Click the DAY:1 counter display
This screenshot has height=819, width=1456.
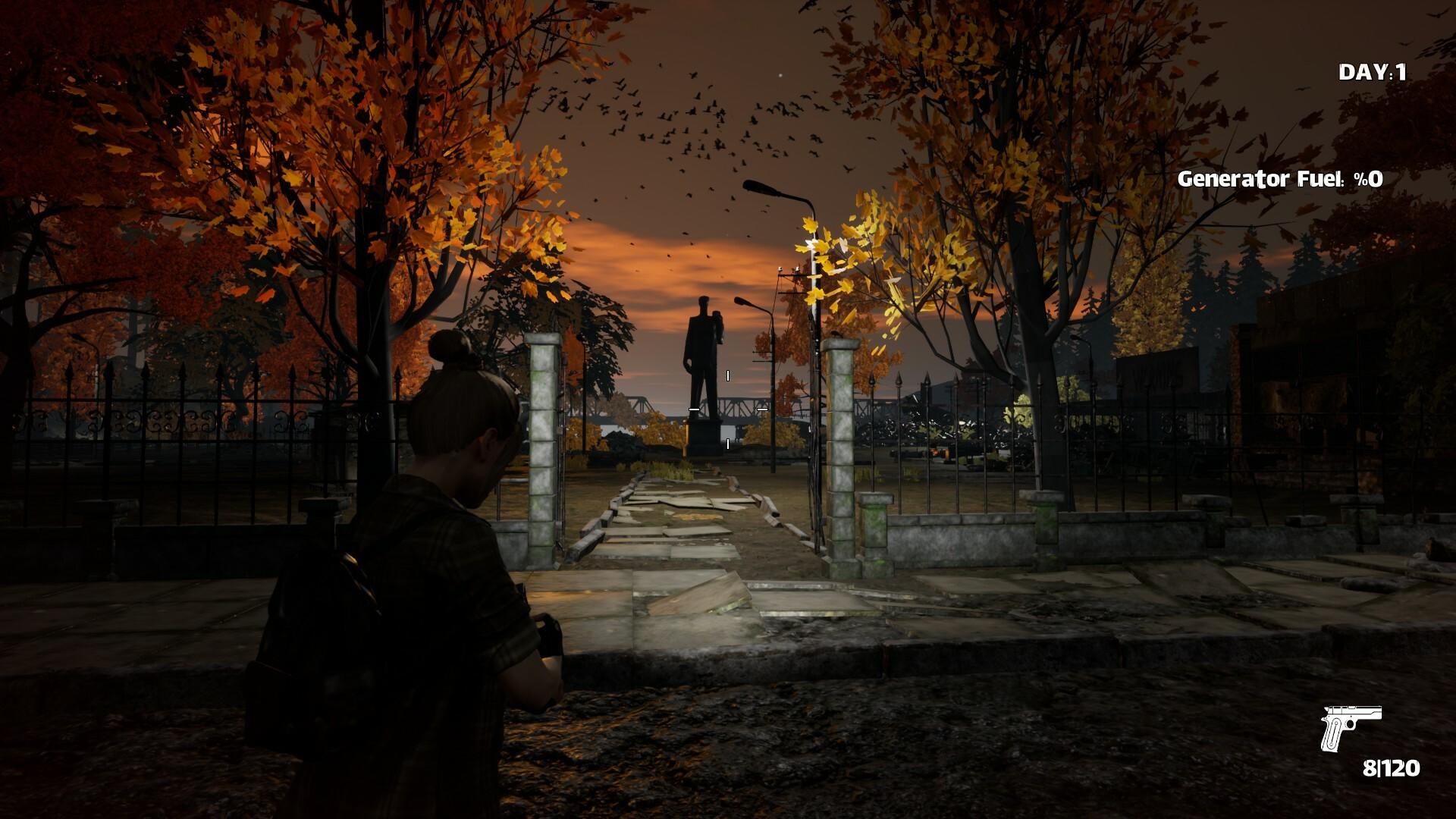click(x=1374, y=72)
